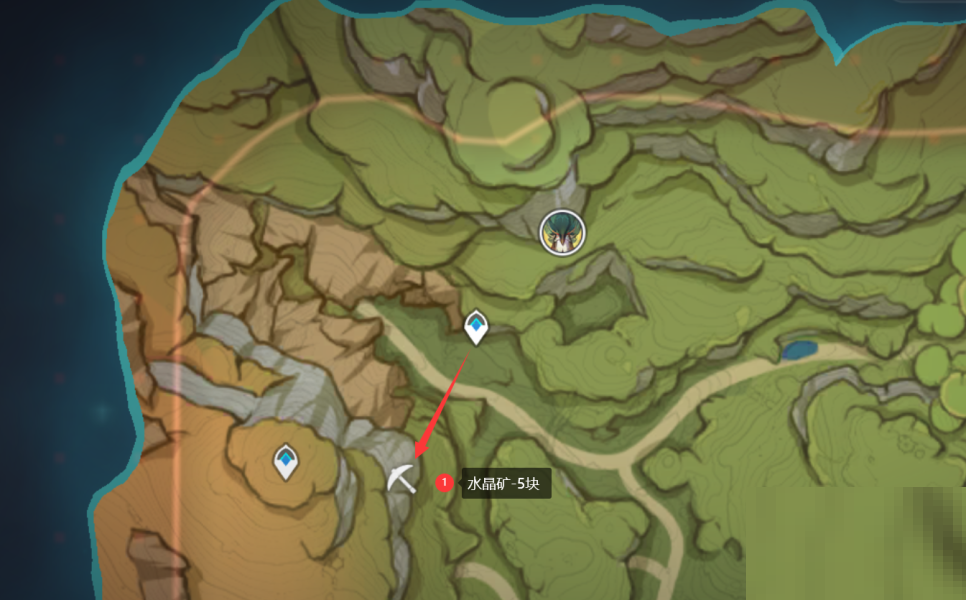The image size is (966, 600).
Task: Select the teleport waypoint at the red arrow's tail
Action: [477, 327]
